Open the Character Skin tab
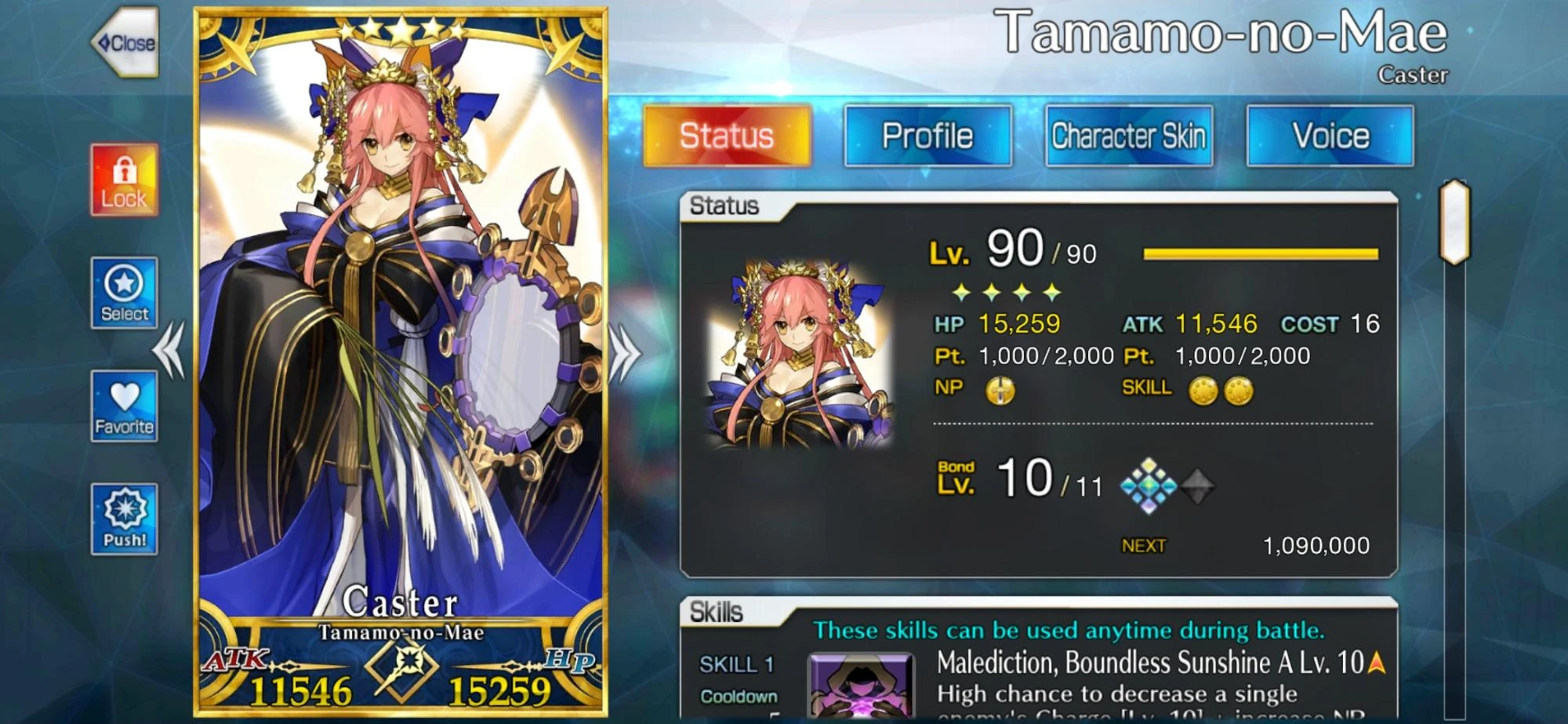This screenshot has width=1568, height=724. pyautogui.click(x=1129, y=136)
